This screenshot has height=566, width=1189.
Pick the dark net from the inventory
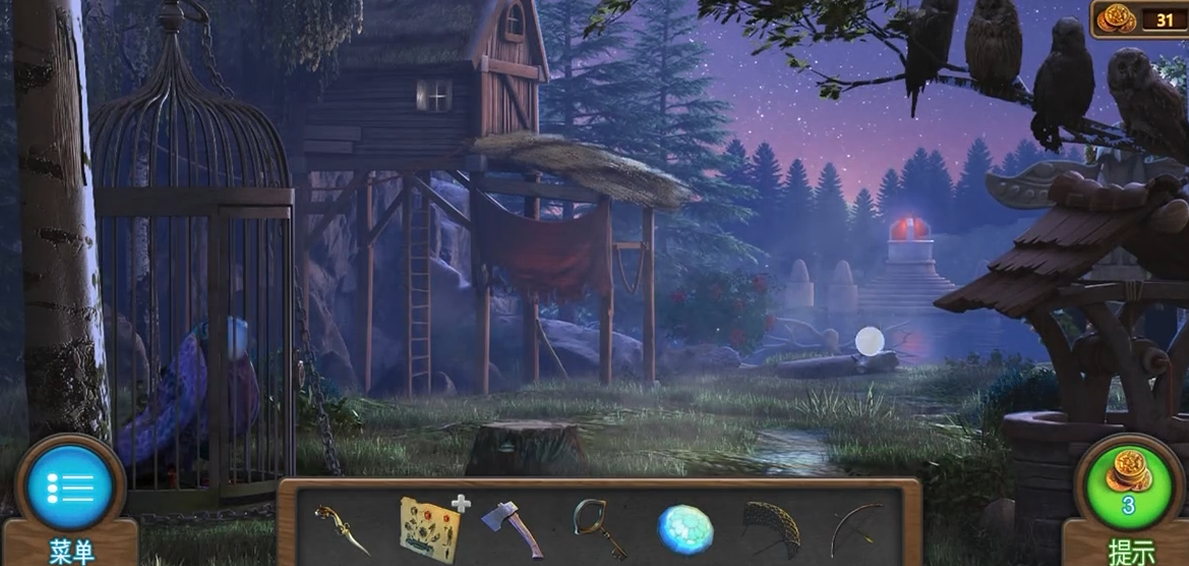click(771, 527)
